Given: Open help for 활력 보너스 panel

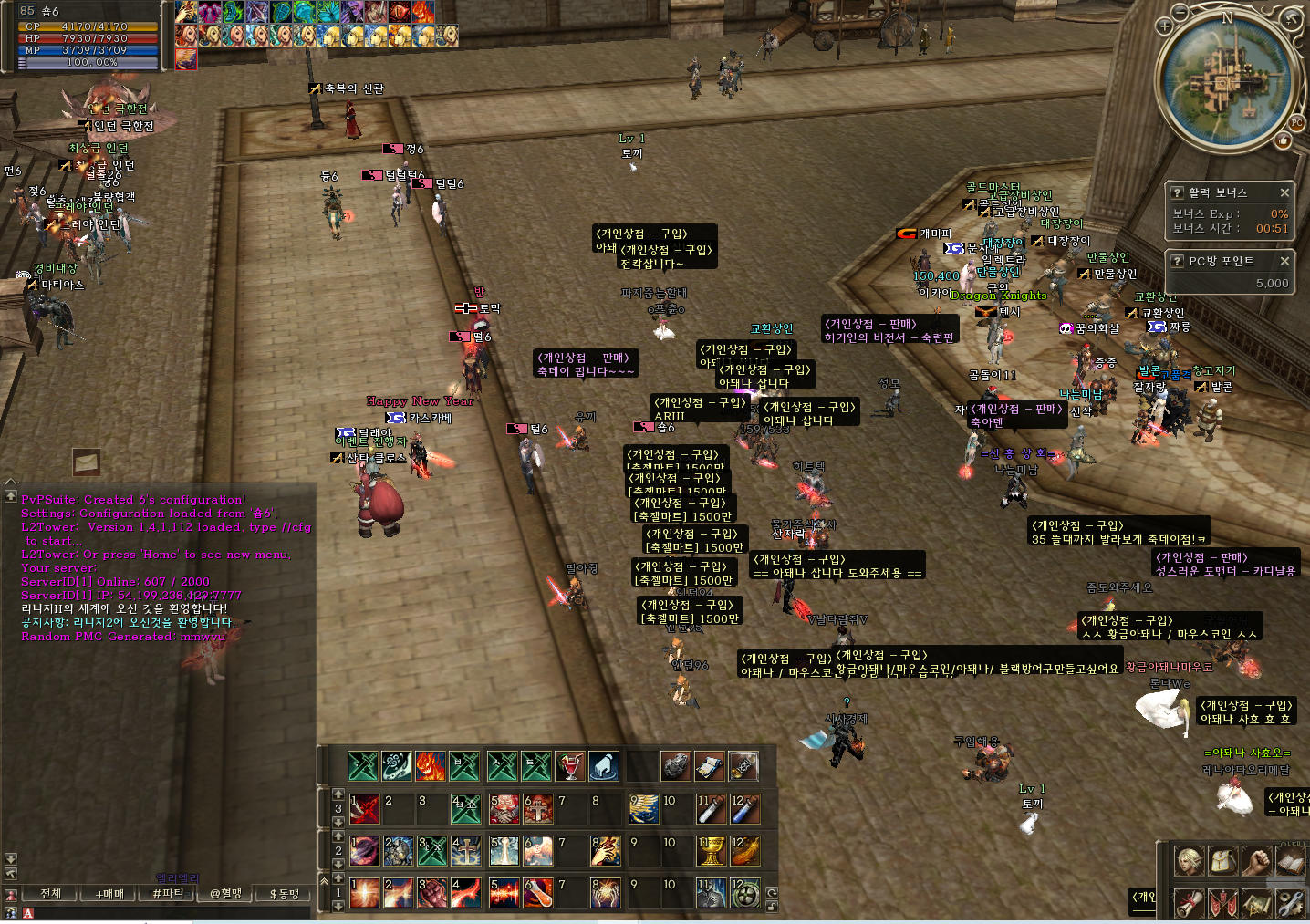Looking at the screenshot, I should pos(1178,192).
